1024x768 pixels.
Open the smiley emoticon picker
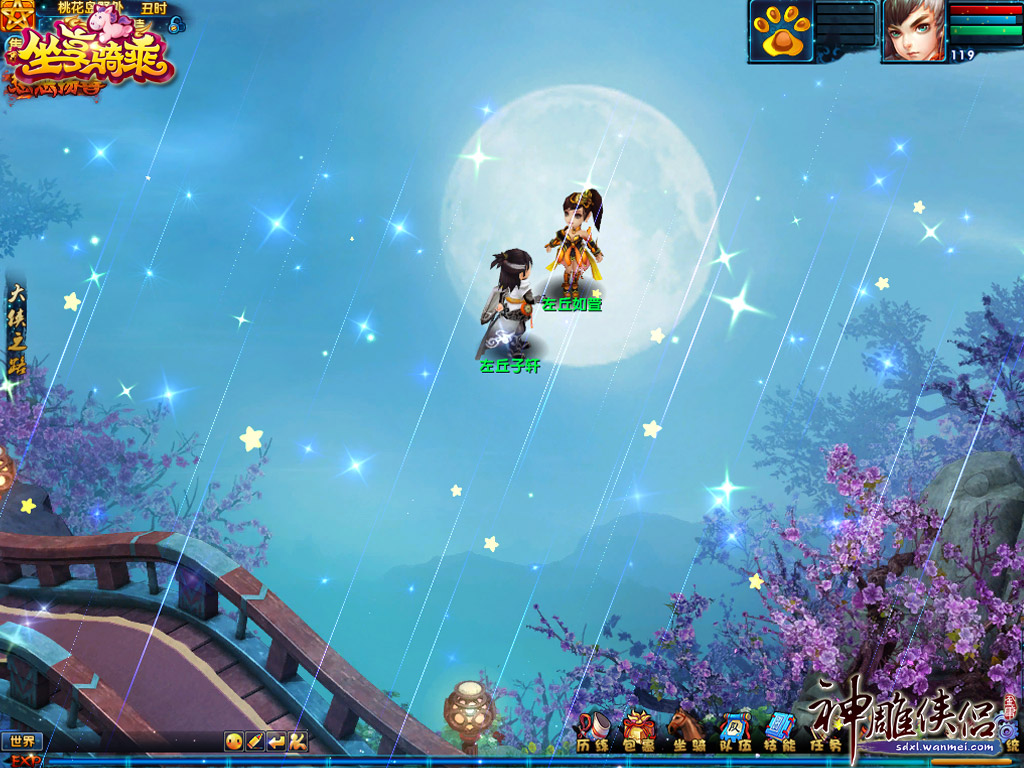(x=233, y=742)
